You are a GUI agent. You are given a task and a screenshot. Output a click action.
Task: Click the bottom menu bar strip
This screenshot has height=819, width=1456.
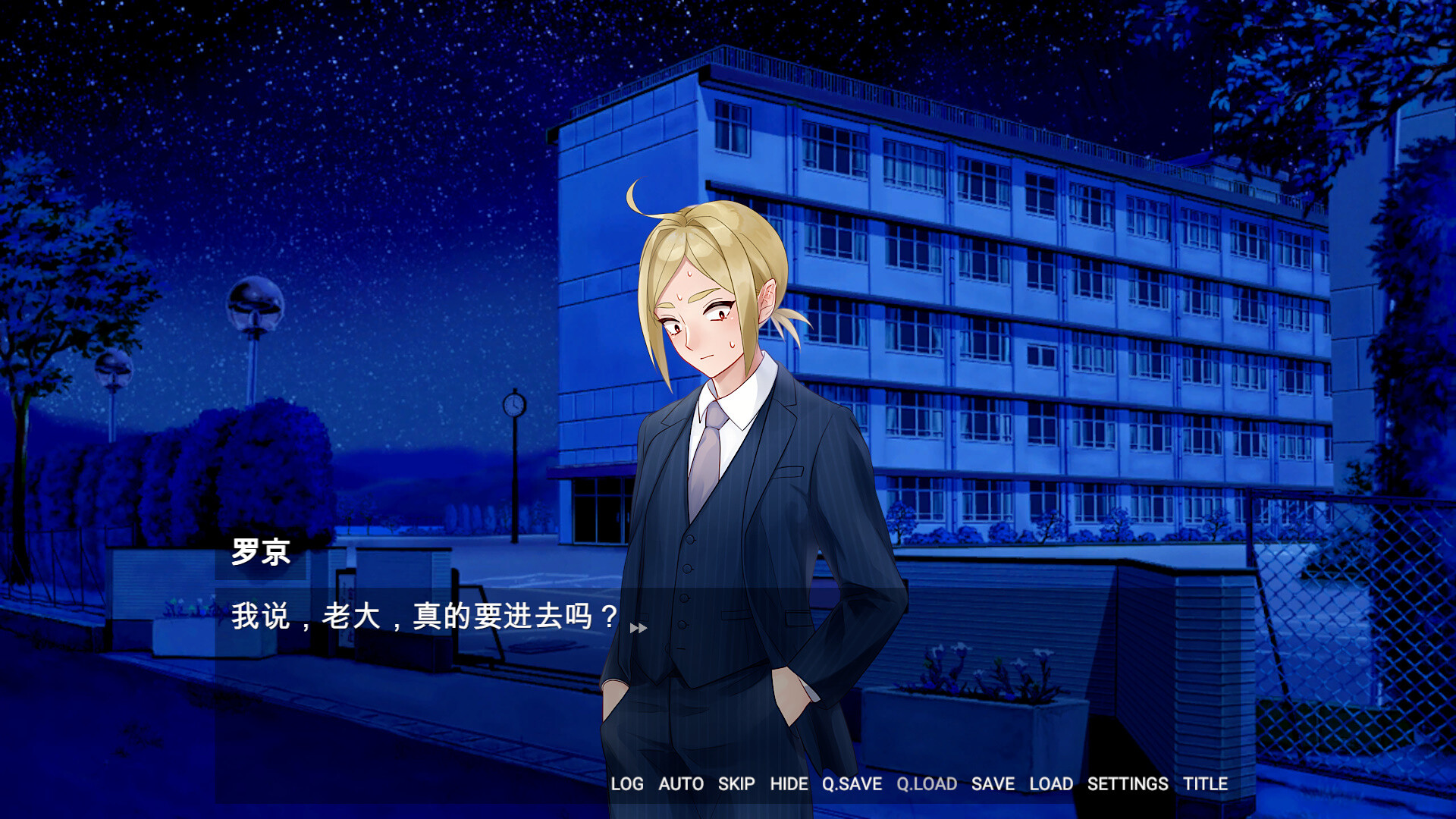(910, 784)
